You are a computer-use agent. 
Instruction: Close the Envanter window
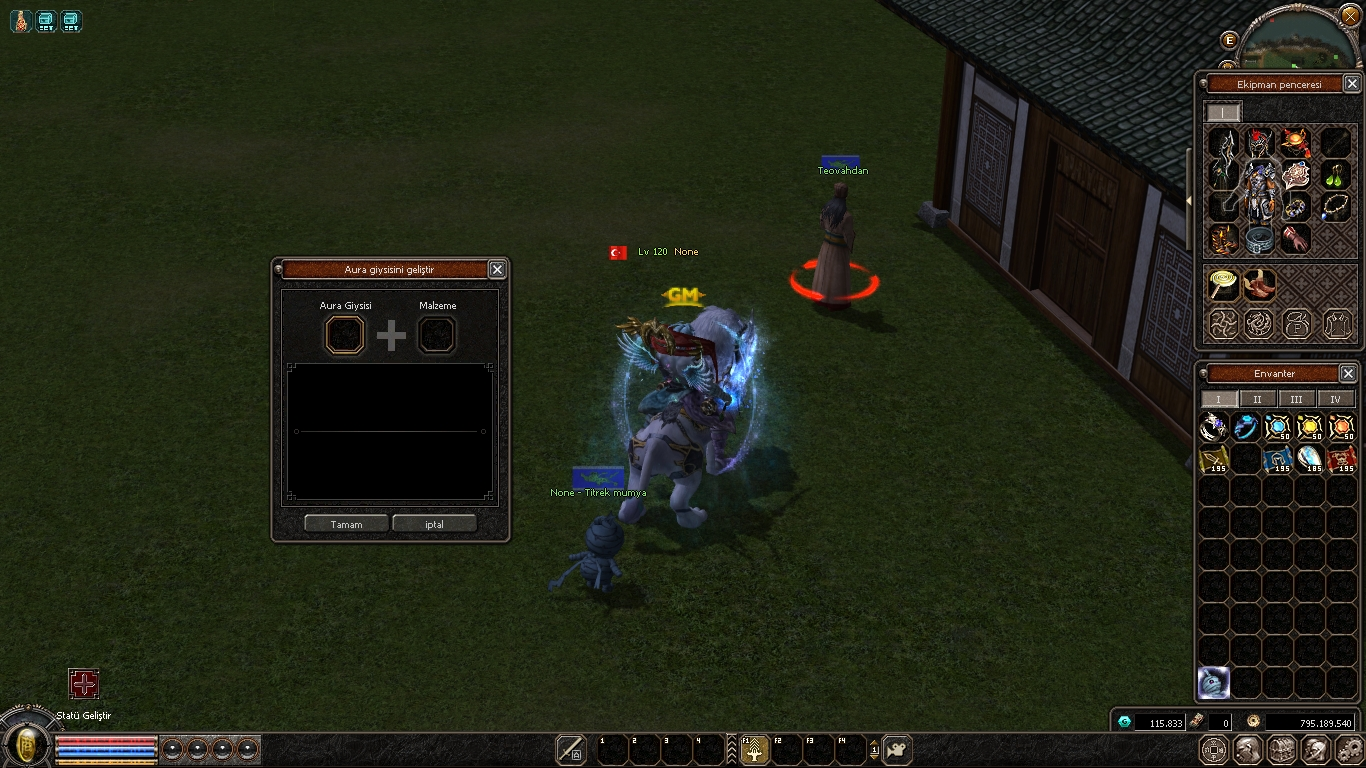1348,373
